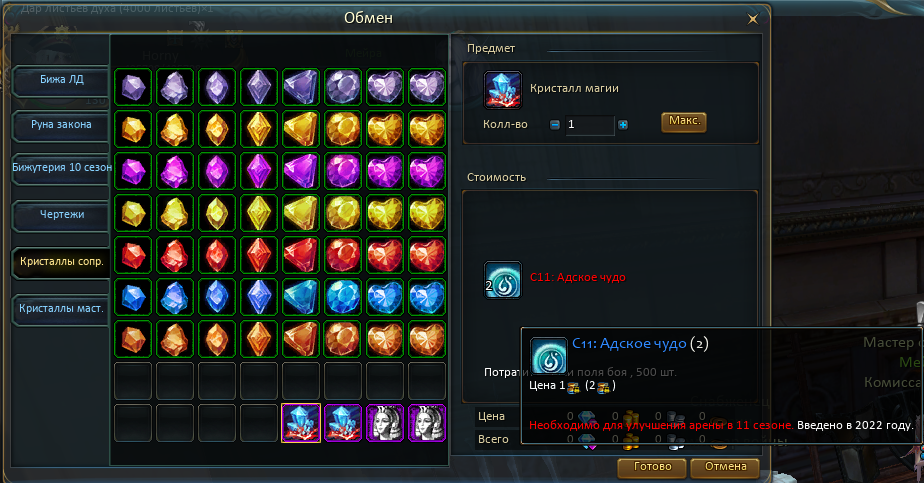Choose the Кристаллы сопр. tab
The image size is (924, 483).
(61, 262)
